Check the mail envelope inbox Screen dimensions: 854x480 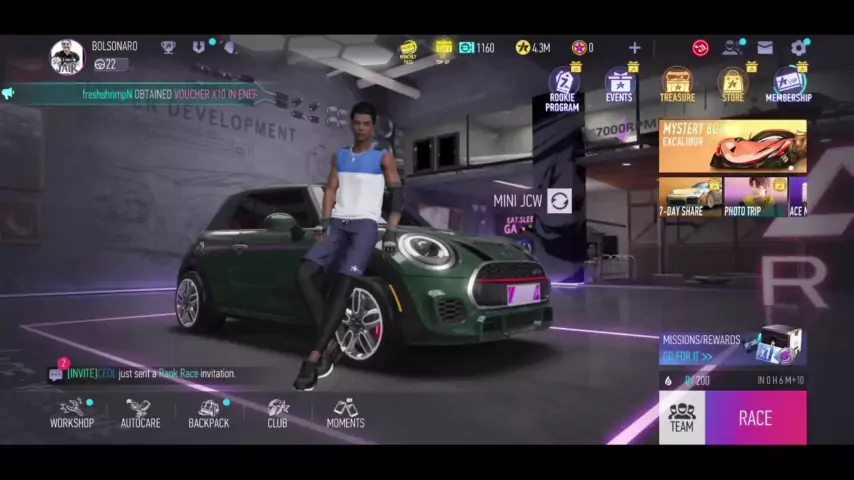tap(765, 47)
